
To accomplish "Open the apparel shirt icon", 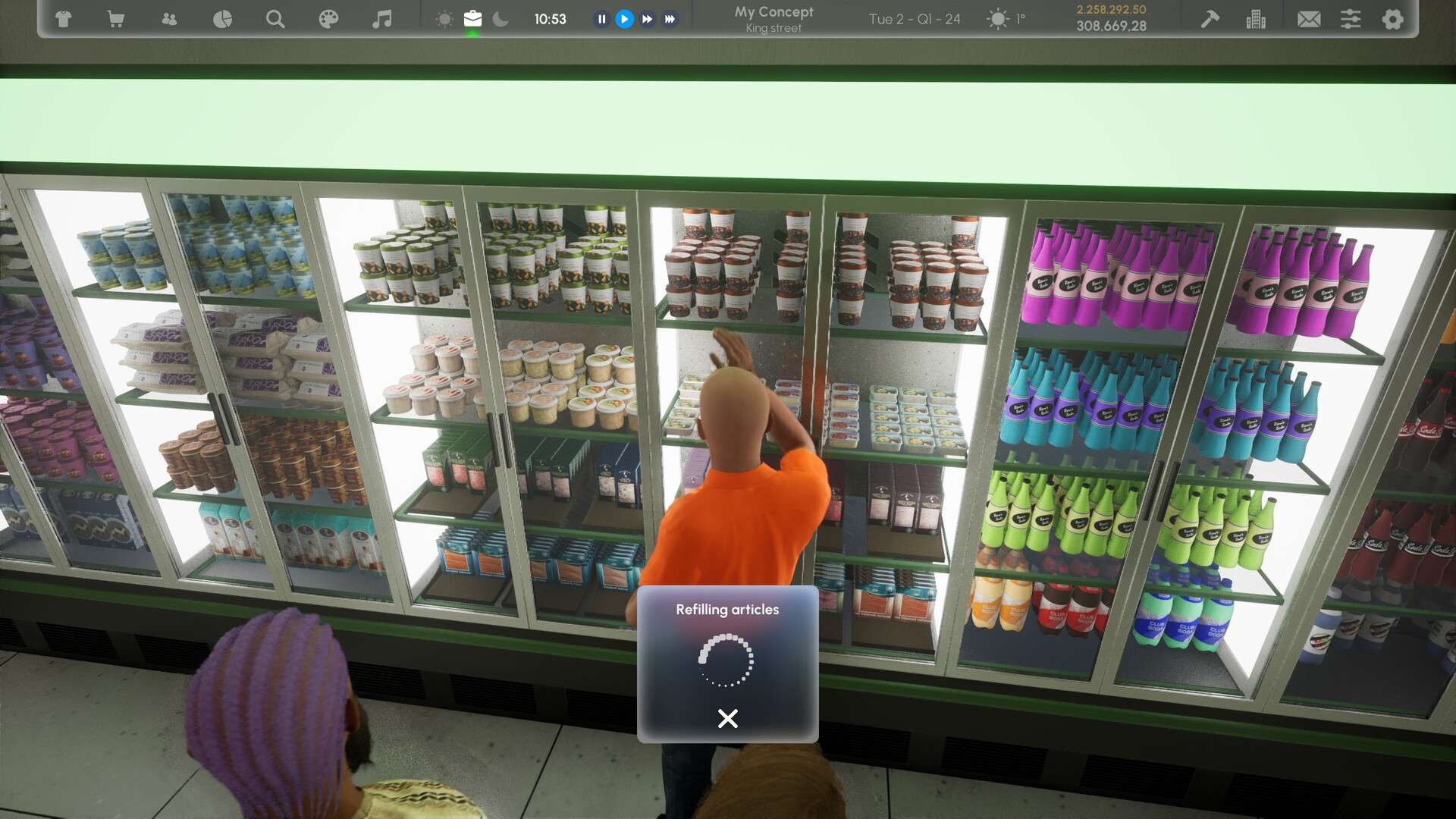I will [64, 19].
